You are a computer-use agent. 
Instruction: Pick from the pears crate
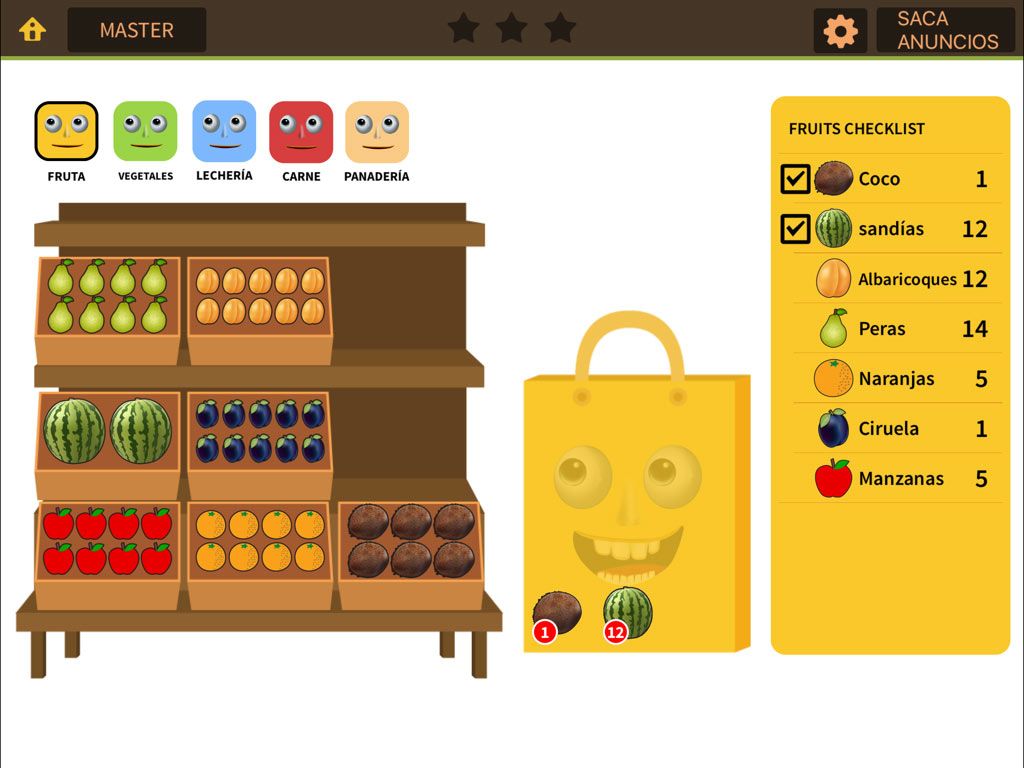[108, 297]
